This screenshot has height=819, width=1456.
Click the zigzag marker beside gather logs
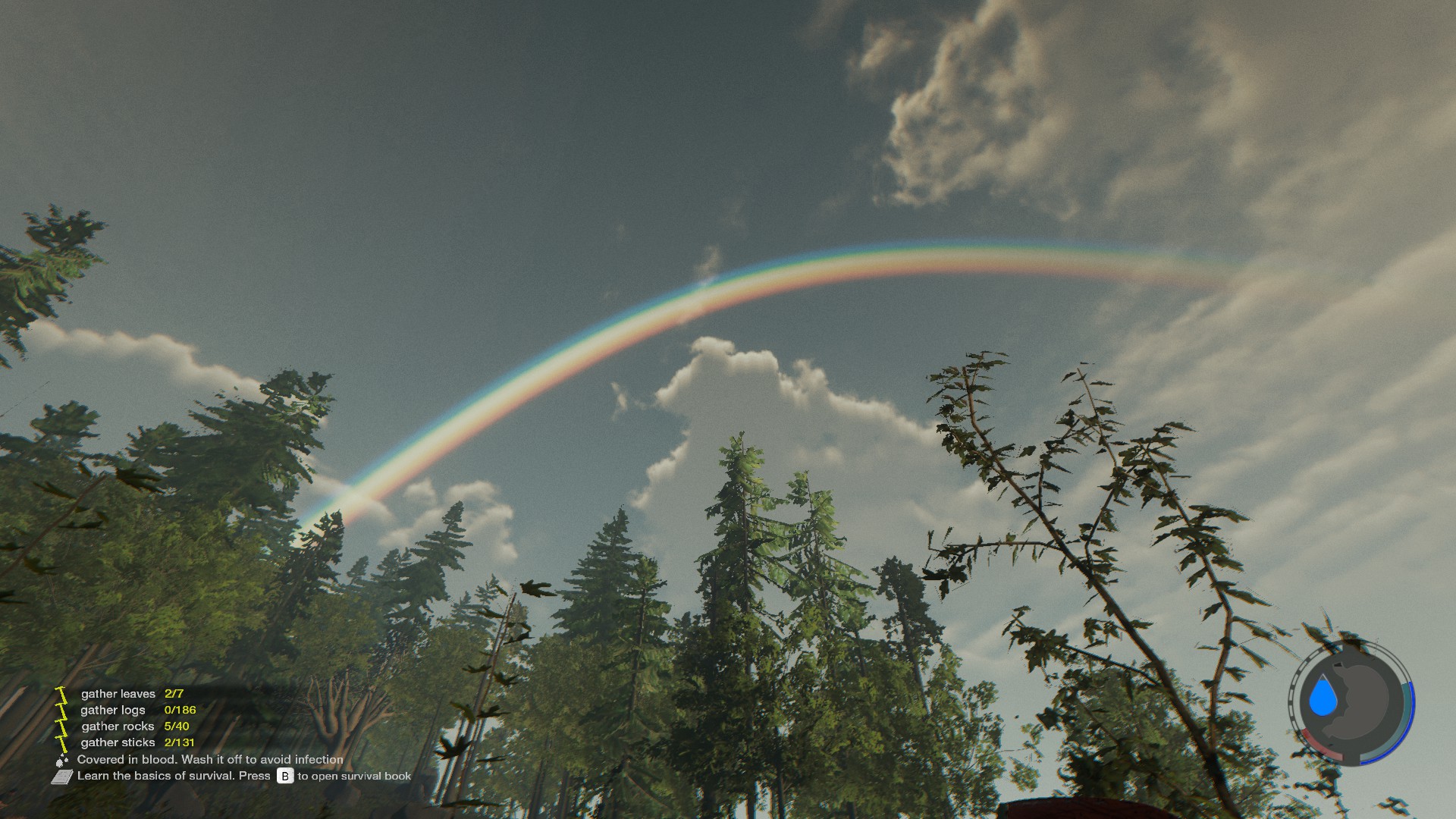62,710
